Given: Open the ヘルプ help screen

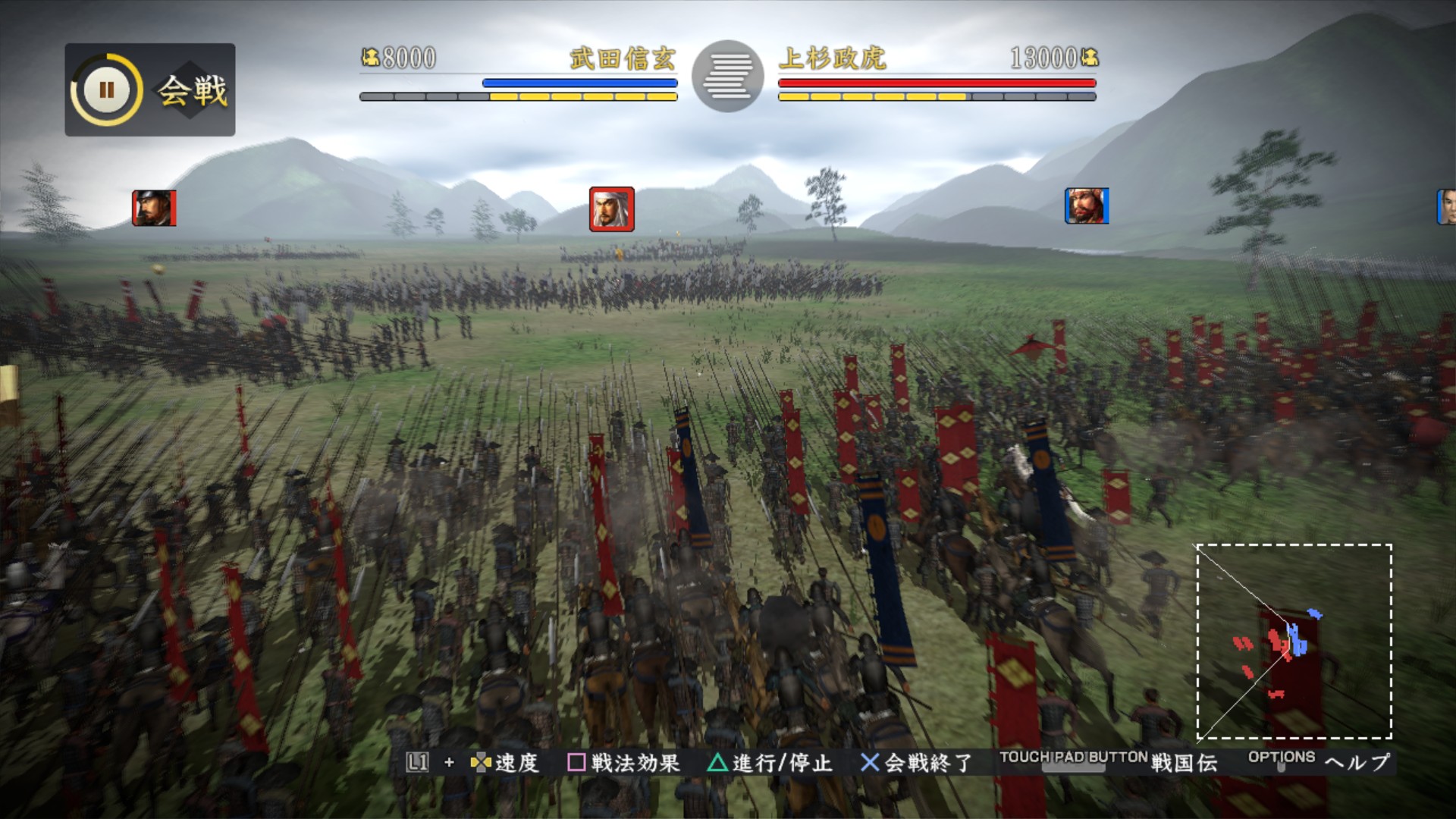Looking at the screenshot, I should [1357, 762].
